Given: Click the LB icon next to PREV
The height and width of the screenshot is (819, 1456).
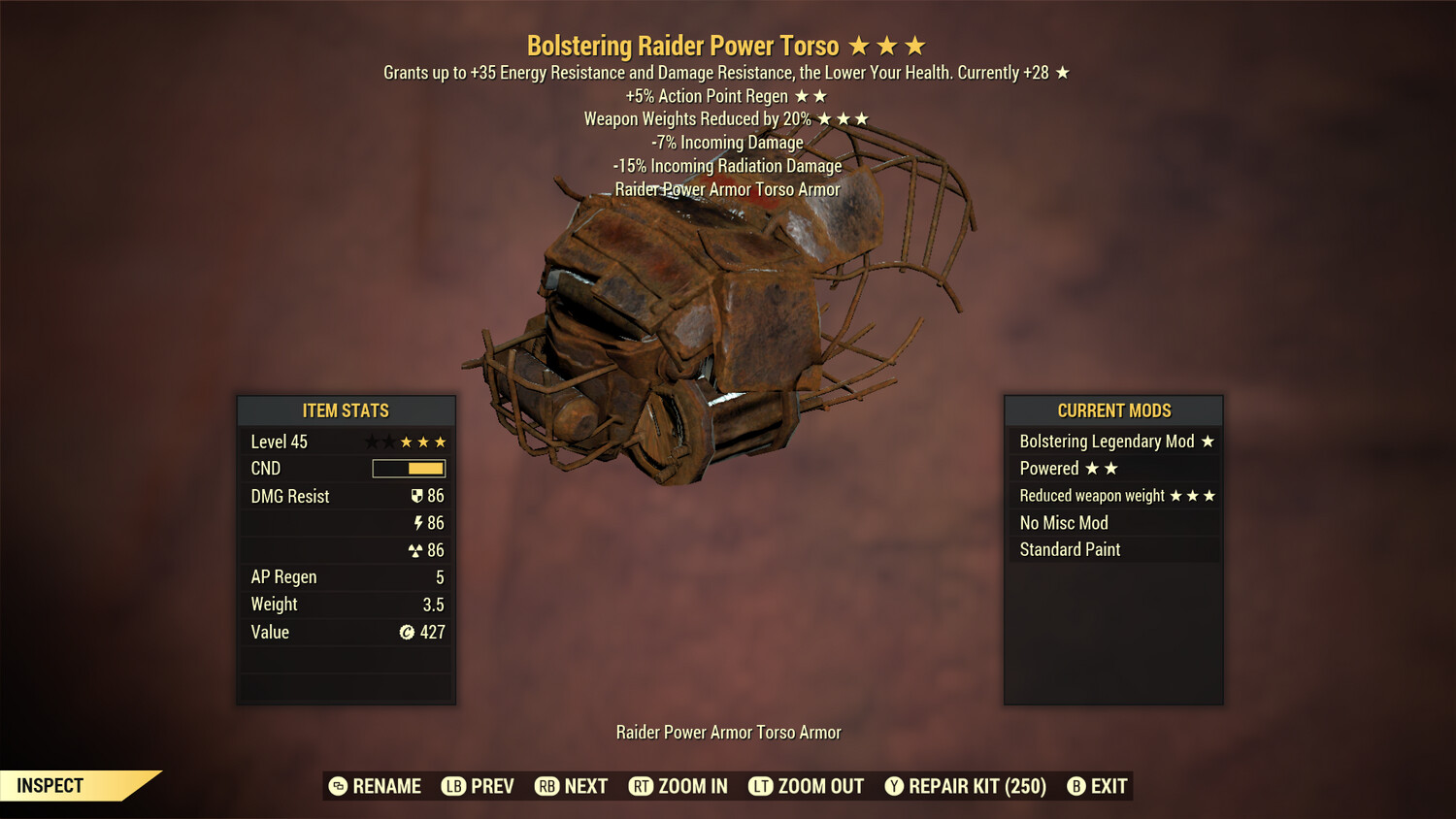Looking at the screenshot, I should [x=452, y=786].
